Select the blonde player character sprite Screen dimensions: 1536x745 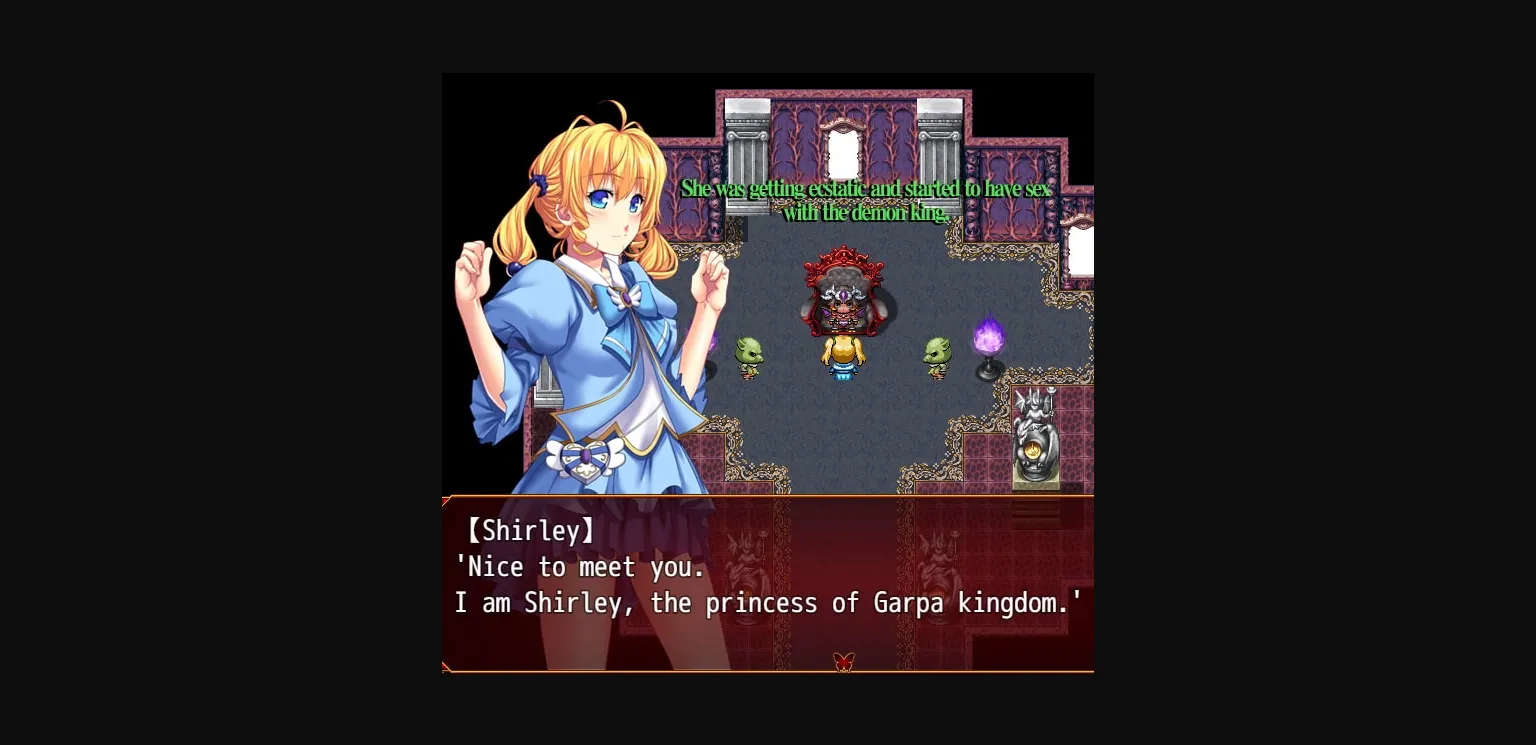click(x=843, y=358)
